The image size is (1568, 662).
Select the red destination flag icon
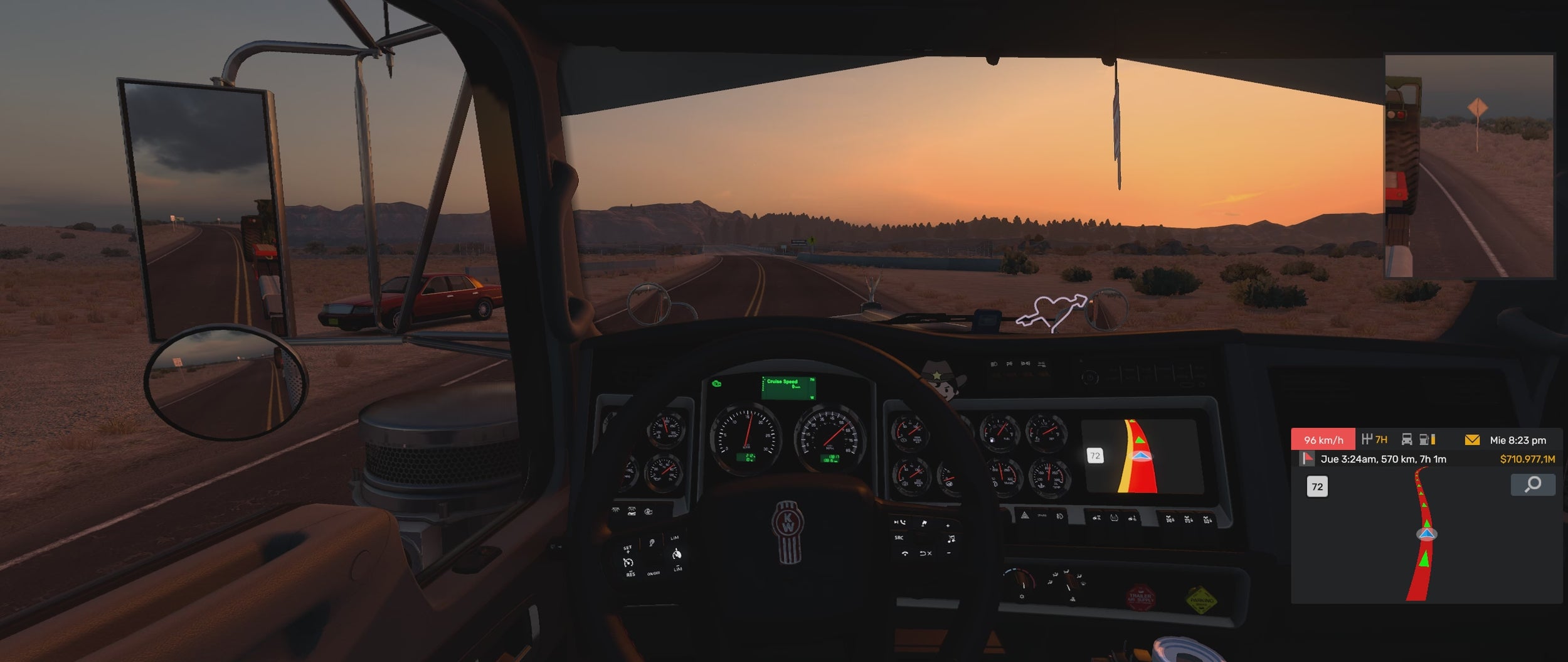1307,459
